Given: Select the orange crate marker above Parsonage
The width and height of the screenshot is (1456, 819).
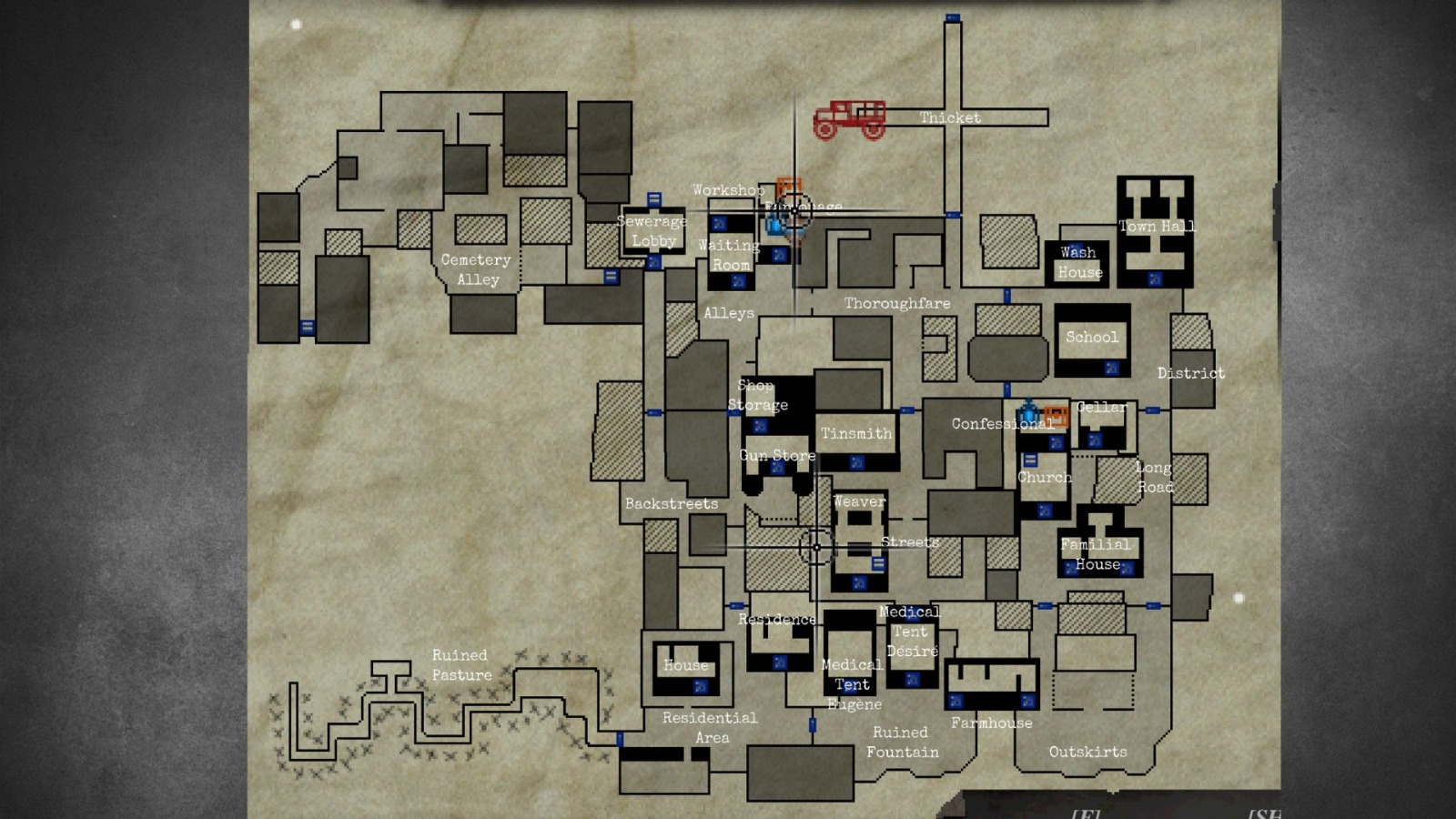Looking at the screenshot, I should 788,185.
